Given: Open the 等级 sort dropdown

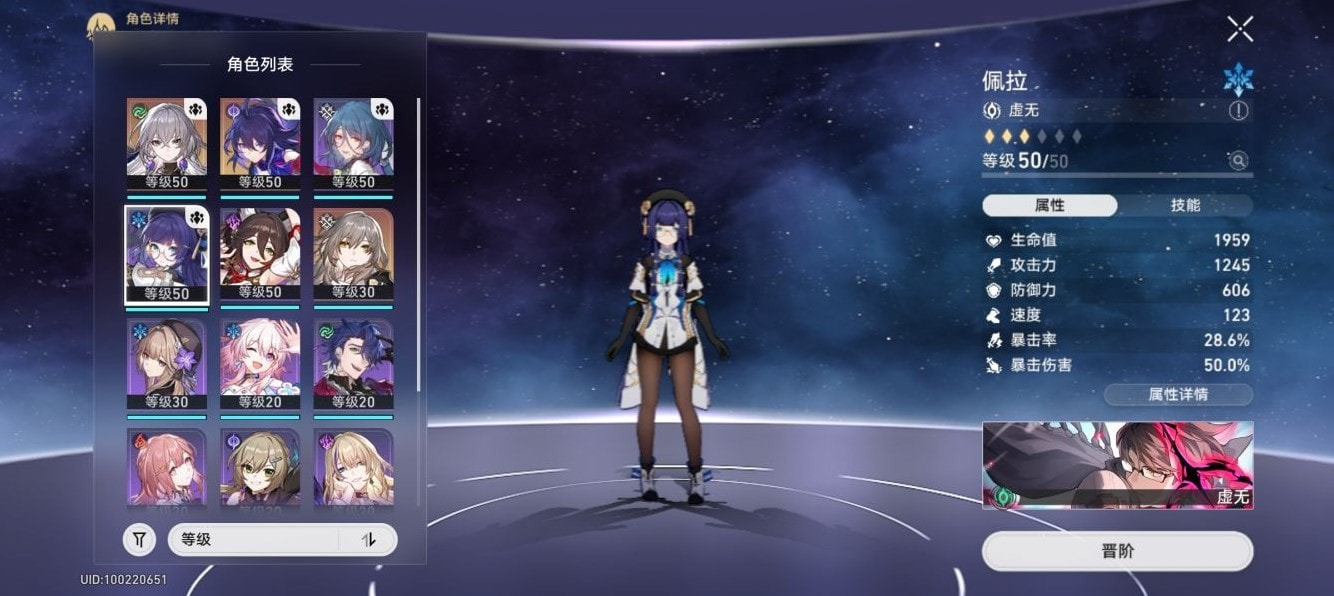Looking at the screenshot, I should [x=255, y=540].
